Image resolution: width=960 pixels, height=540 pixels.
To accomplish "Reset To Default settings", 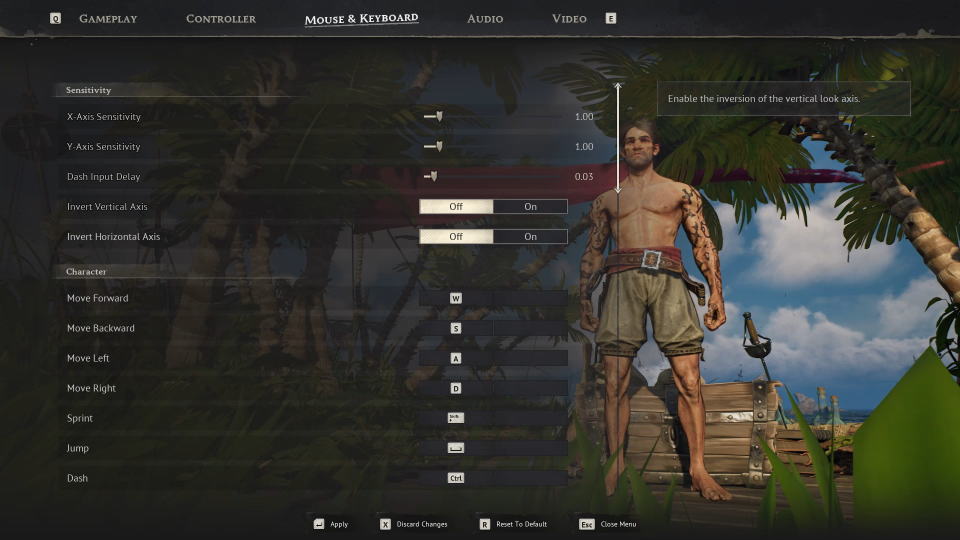I will (x=512, y=524).
